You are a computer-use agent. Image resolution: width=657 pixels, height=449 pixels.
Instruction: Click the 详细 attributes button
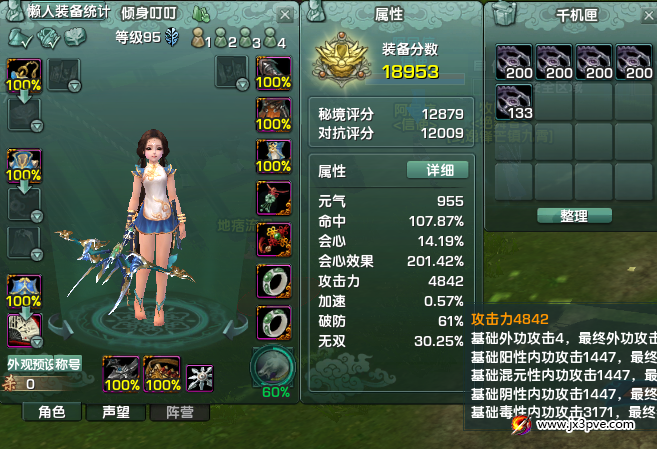(x=437, y=170)
